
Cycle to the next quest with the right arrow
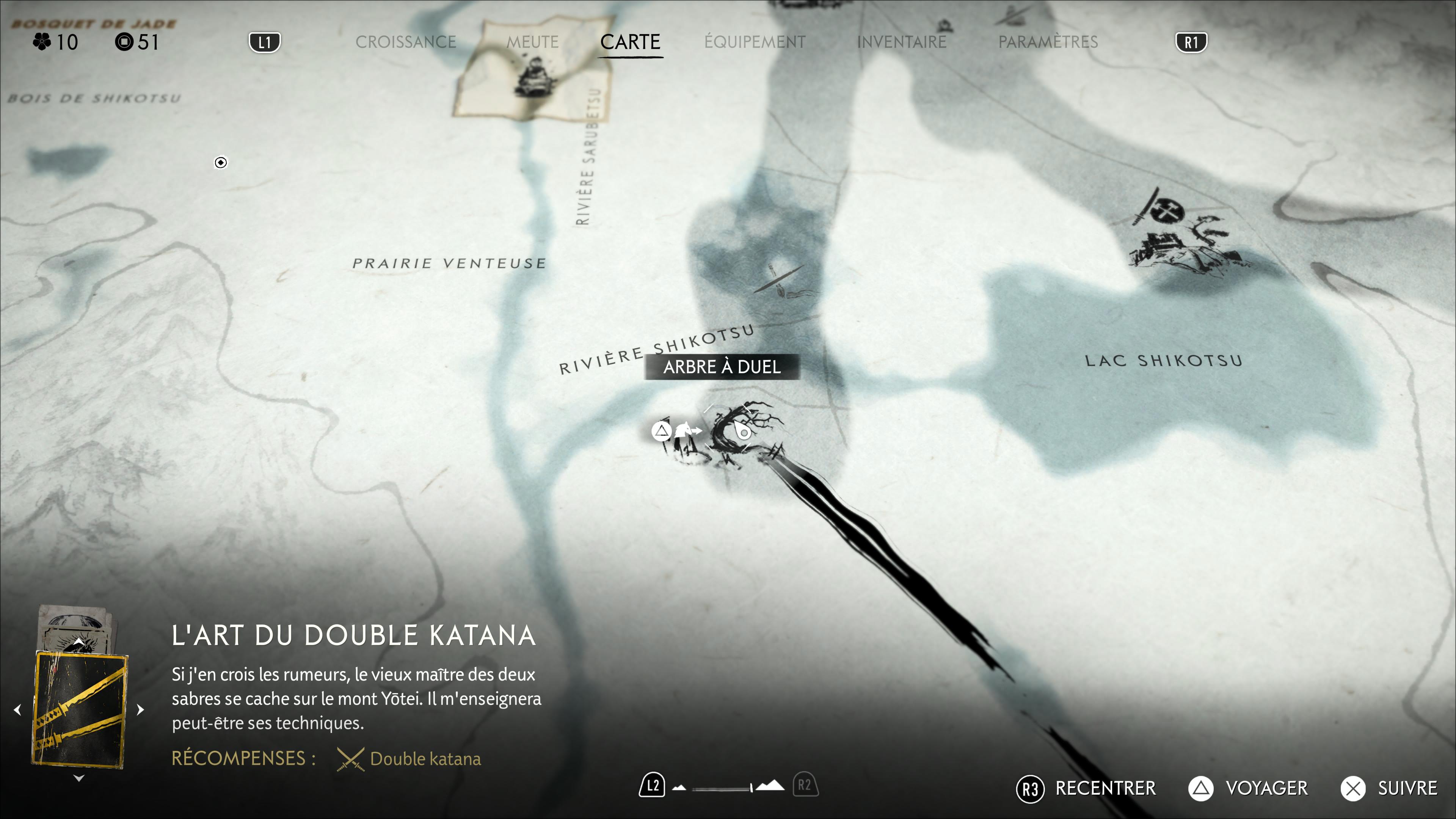tap(141, 709)
